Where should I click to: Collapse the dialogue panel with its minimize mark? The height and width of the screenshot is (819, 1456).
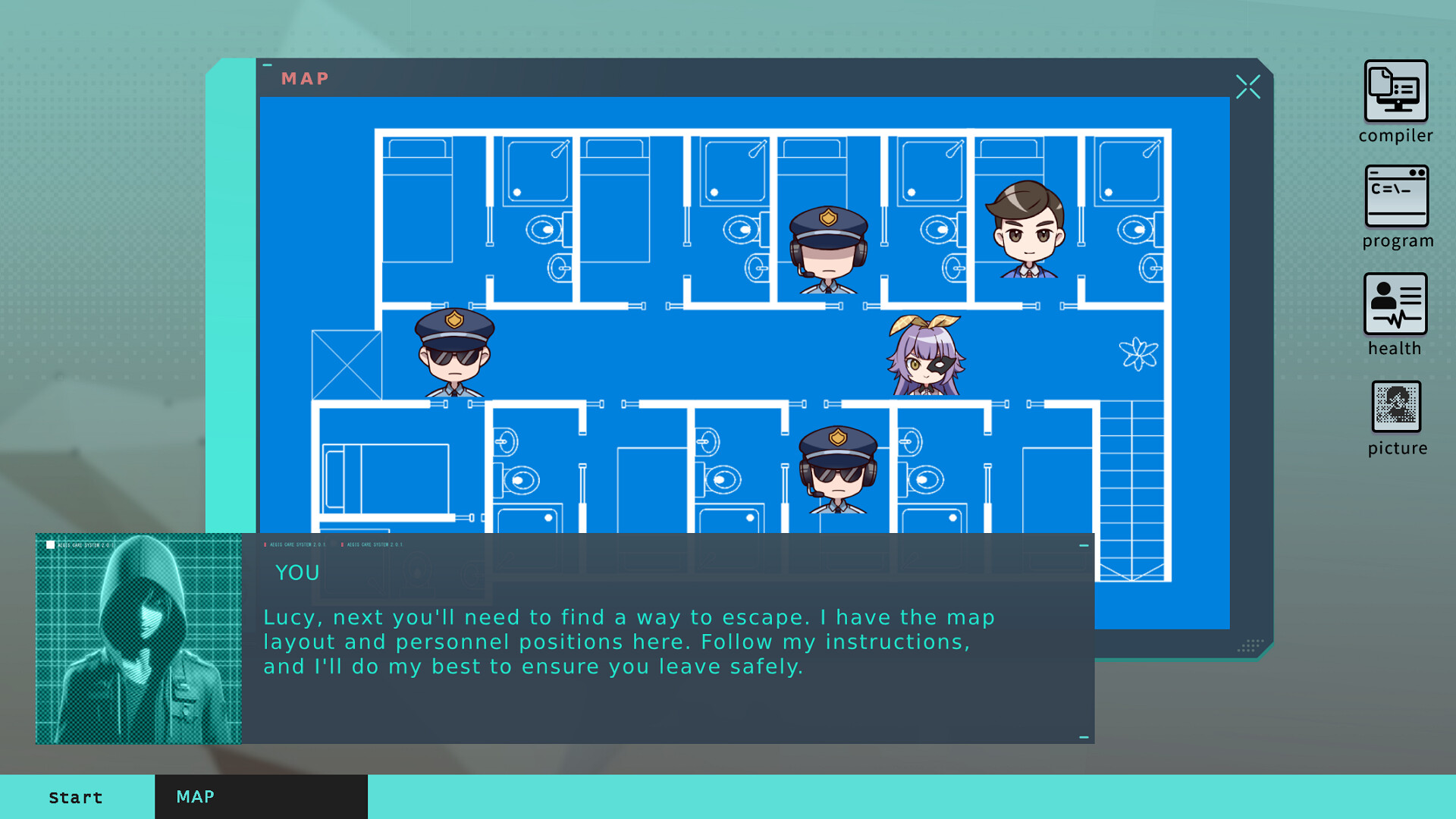(1082, 544)
